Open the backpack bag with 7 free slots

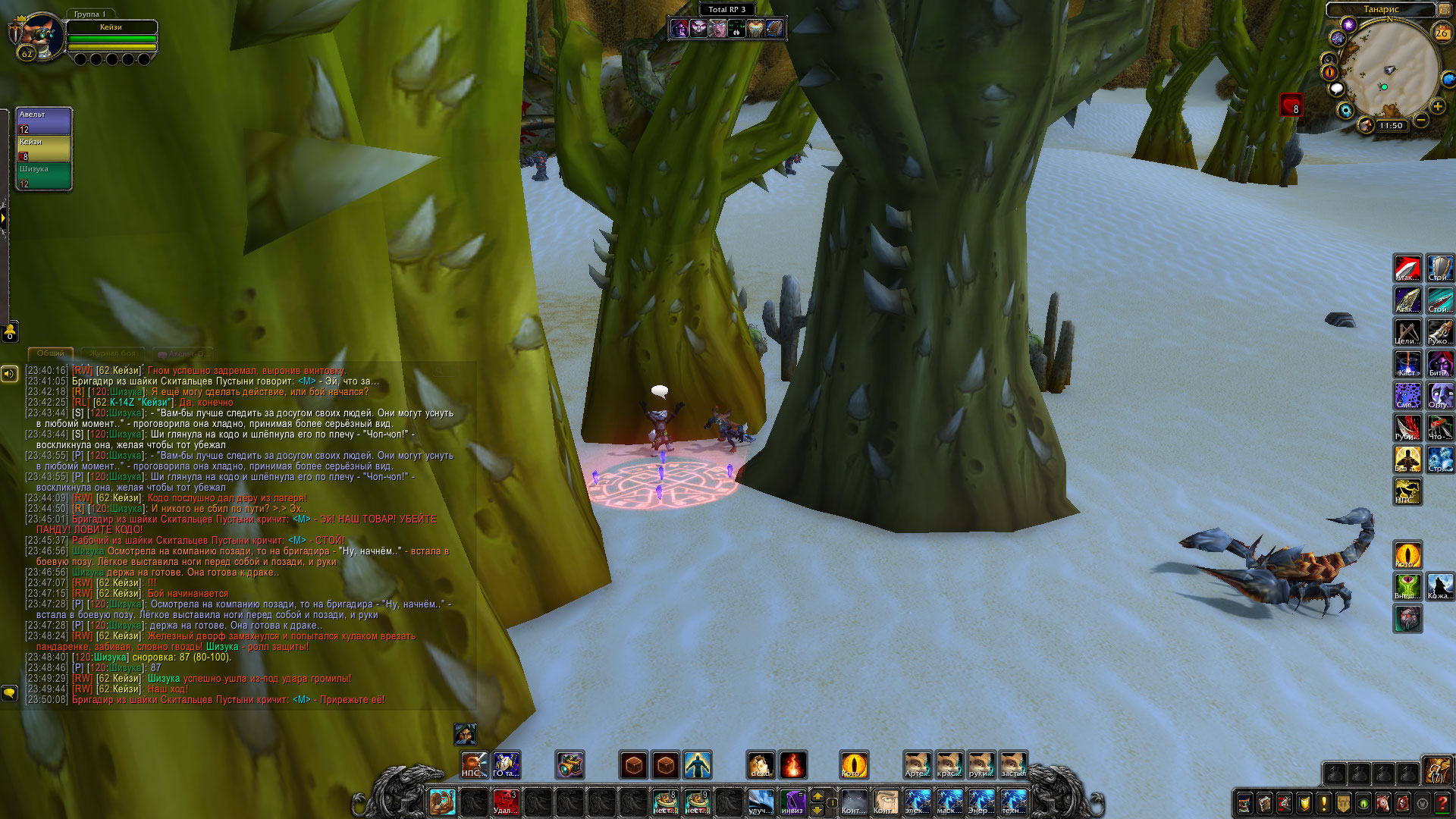coord(1436,771)
